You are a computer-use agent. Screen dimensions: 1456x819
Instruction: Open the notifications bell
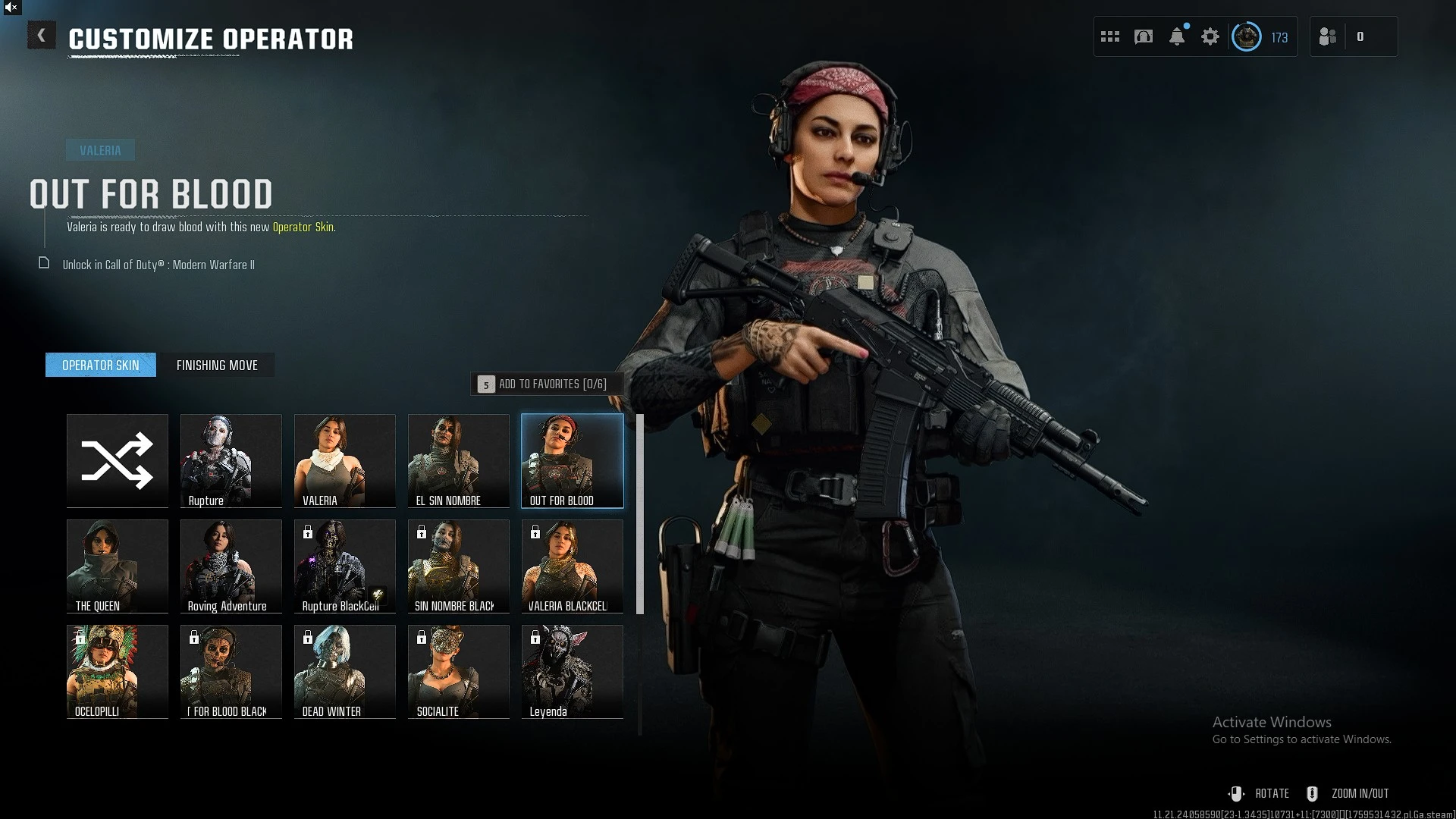[x=1177, y=36]
